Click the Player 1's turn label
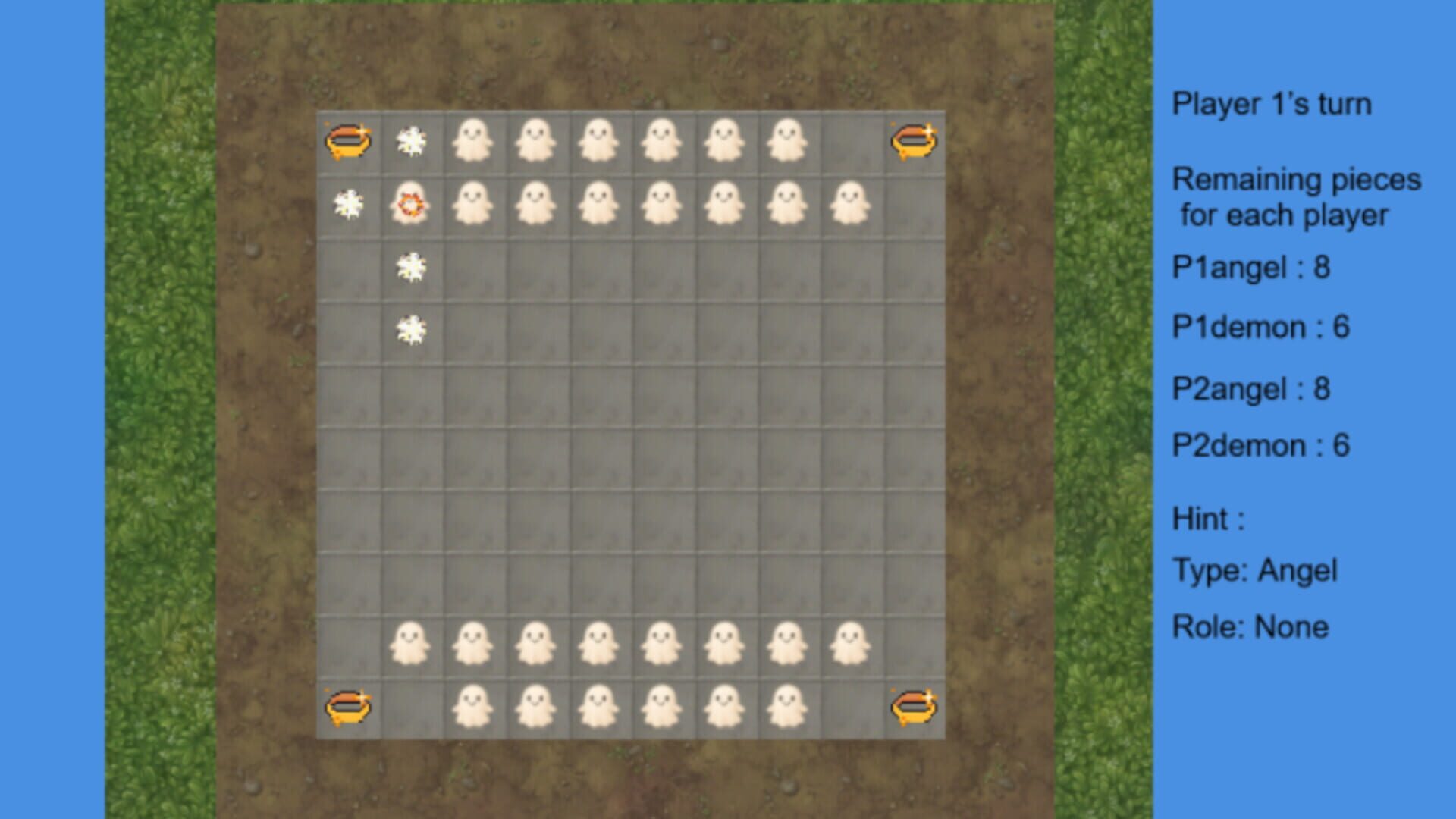Image resolution: width=1456 pixels, height=819 pixels. pos(1274,105)
